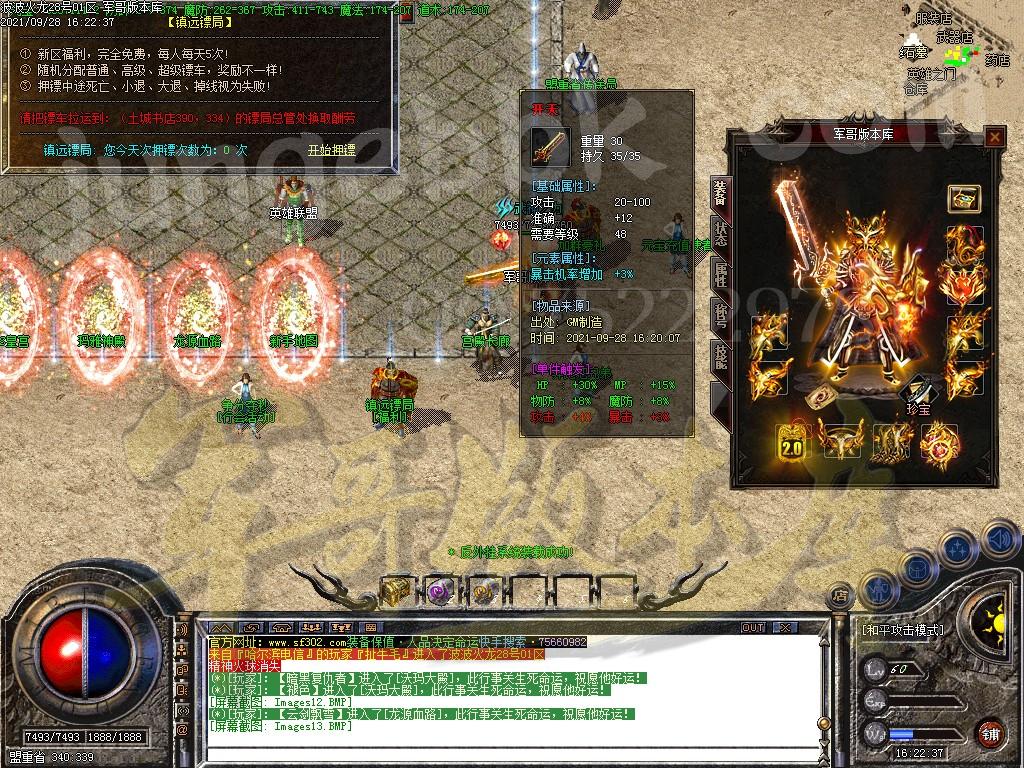This screenshot has height=768, width=1024.
Task: Close the chat bar with X button
Action: pyautogui.click(x=783, y=628)
